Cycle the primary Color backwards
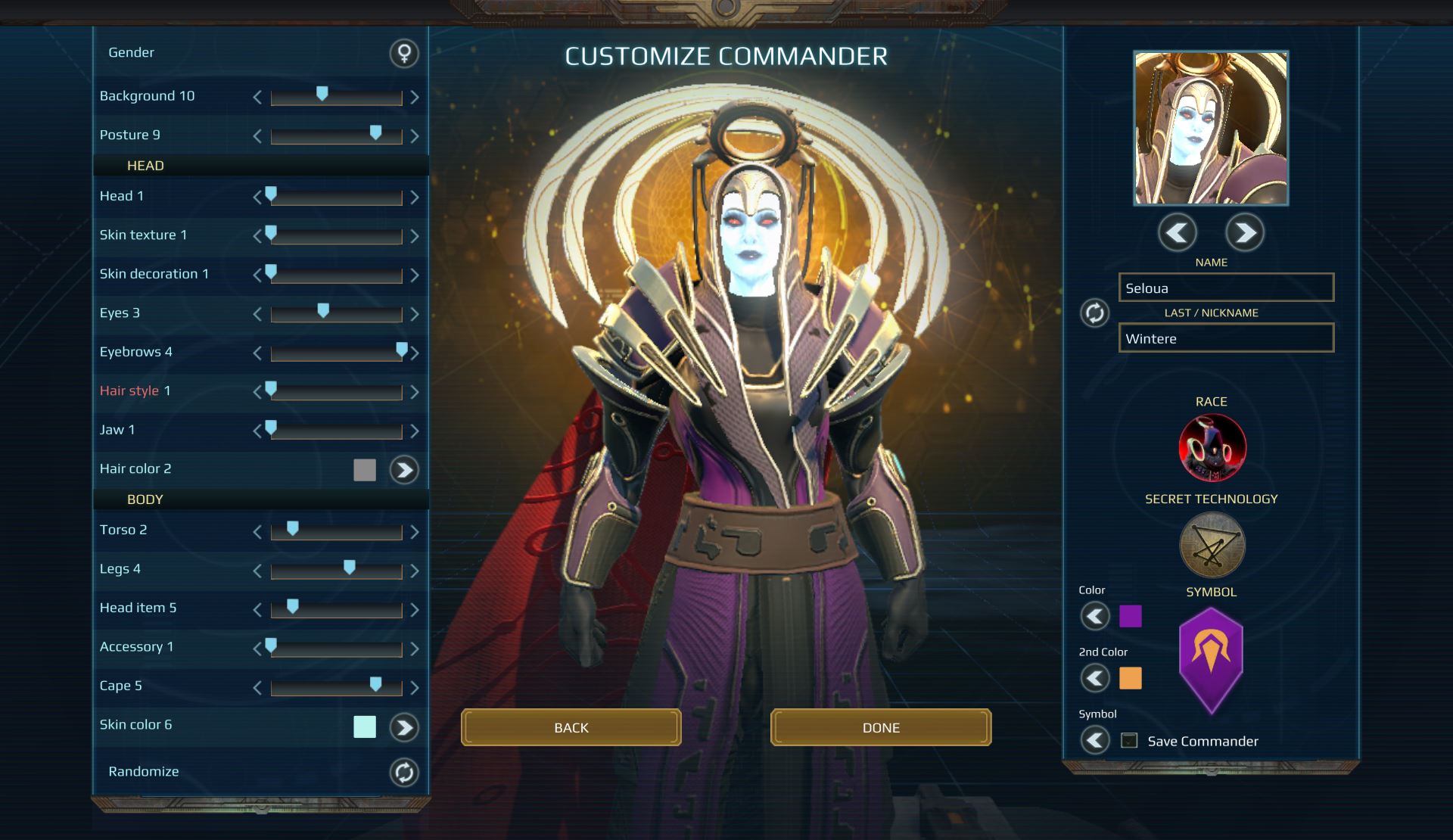 click(1095, 615)
